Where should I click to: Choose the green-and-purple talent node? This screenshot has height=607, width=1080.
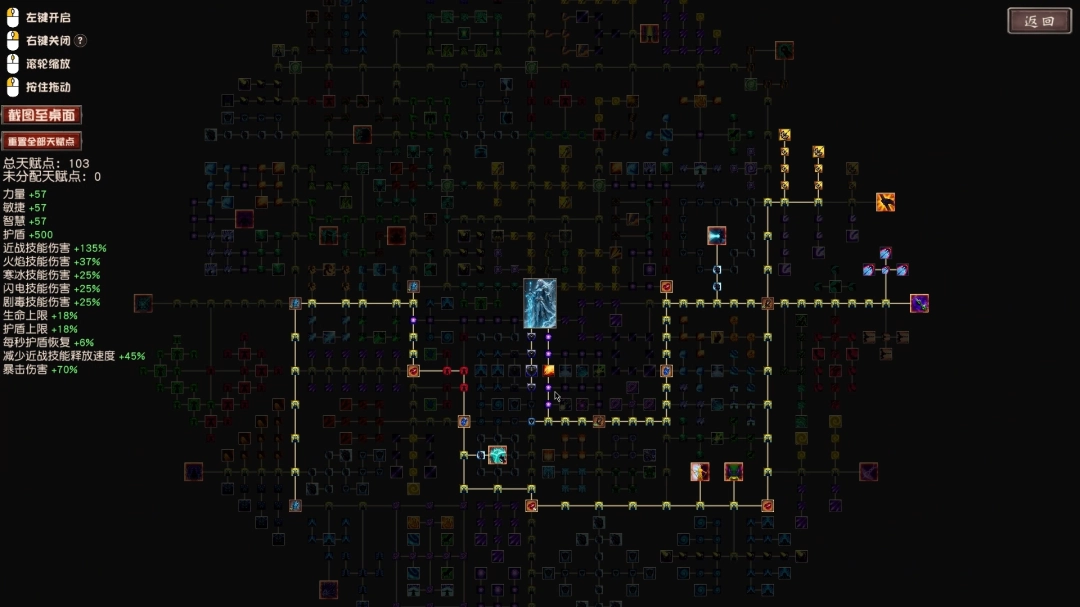coord(734,471)
